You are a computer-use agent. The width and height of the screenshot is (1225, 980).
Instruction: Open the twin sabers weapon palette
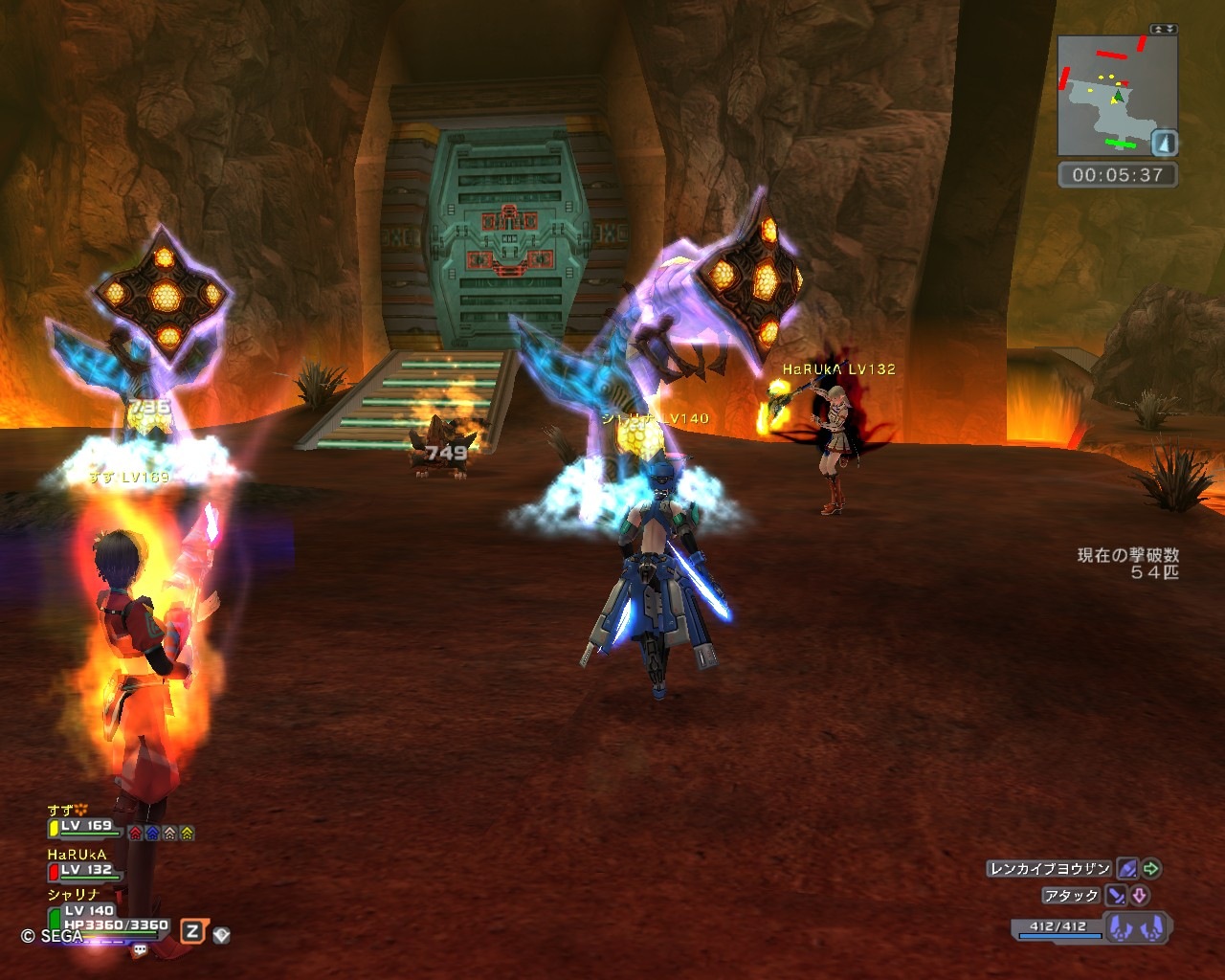click(1138, 927)
